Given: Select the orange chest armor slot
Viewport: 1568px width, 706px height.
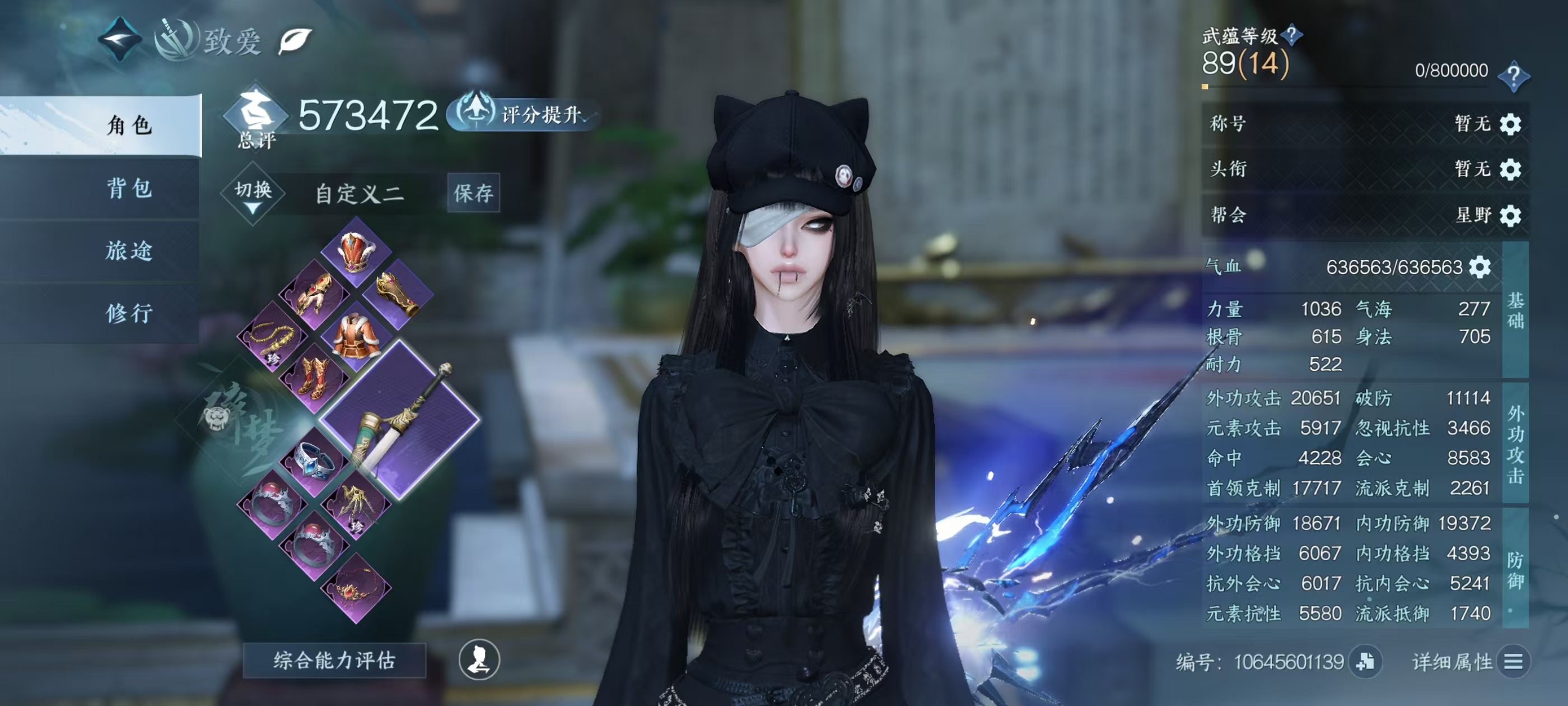Looking at the screenshot, I should (x=356, y=336).
